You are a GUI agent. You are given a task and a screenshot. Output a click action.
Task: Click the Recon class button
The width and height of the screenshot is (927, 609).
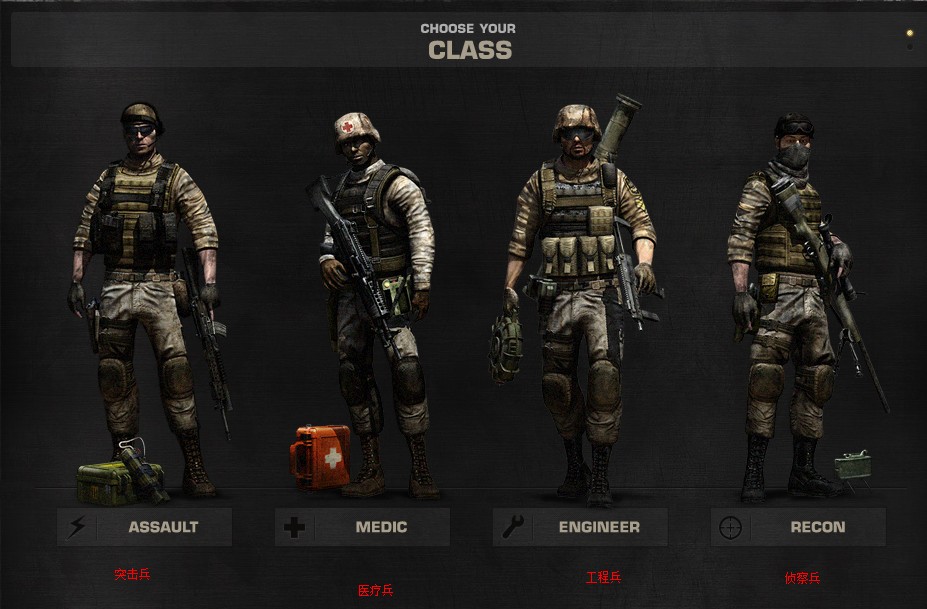click(798, 527)
